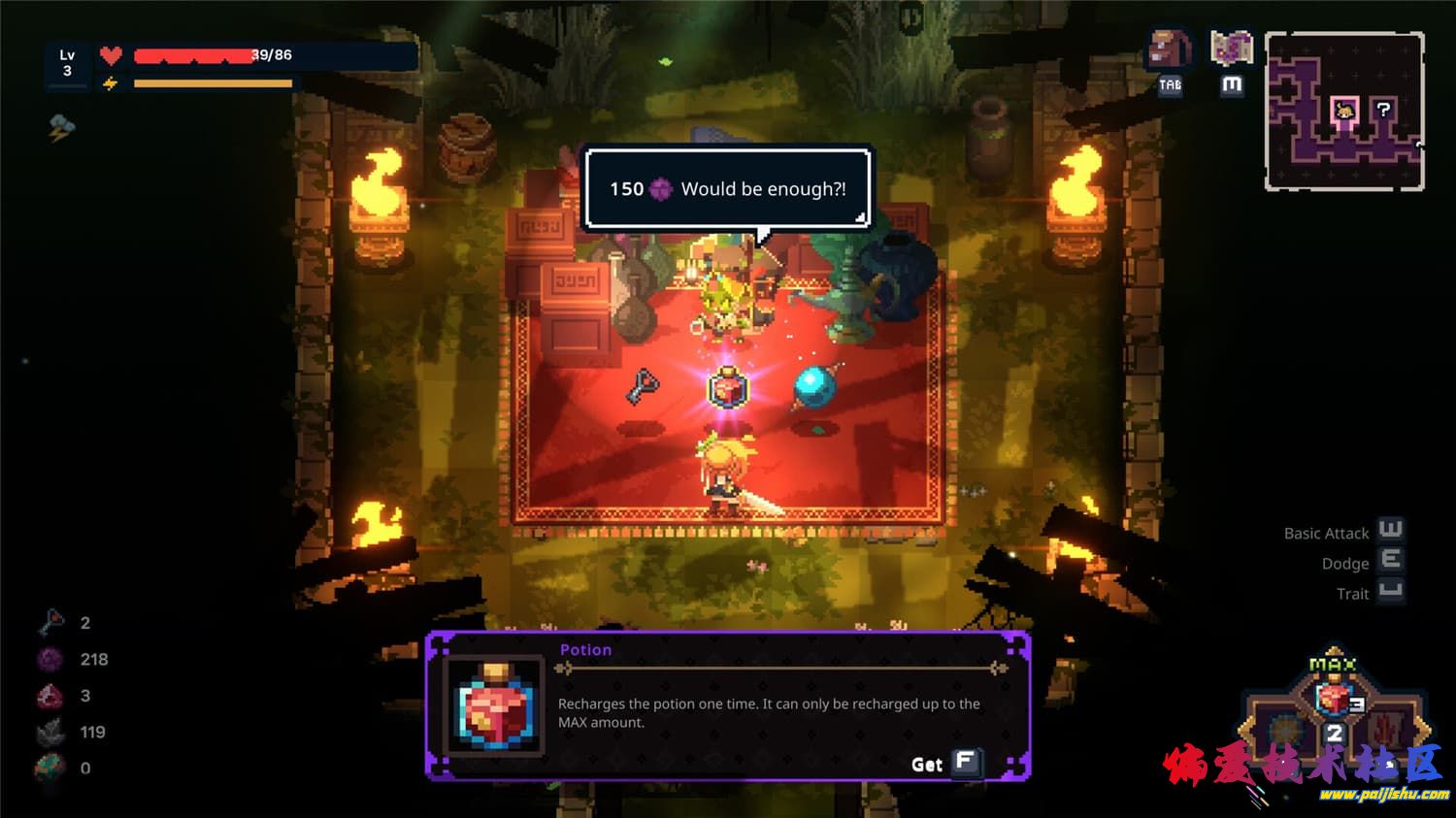The width and height of the screenshot is (1456, 818).
Task: Click the merchant's 150 price speech bubble
Action: [727, 189]
